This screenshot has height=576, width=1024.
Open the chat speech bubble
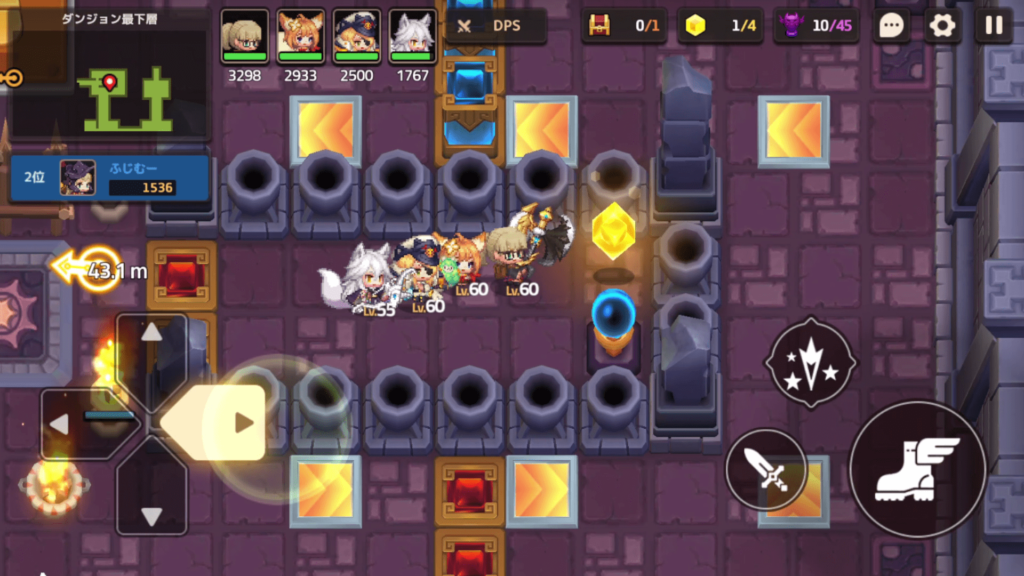(x=891, y=26)
